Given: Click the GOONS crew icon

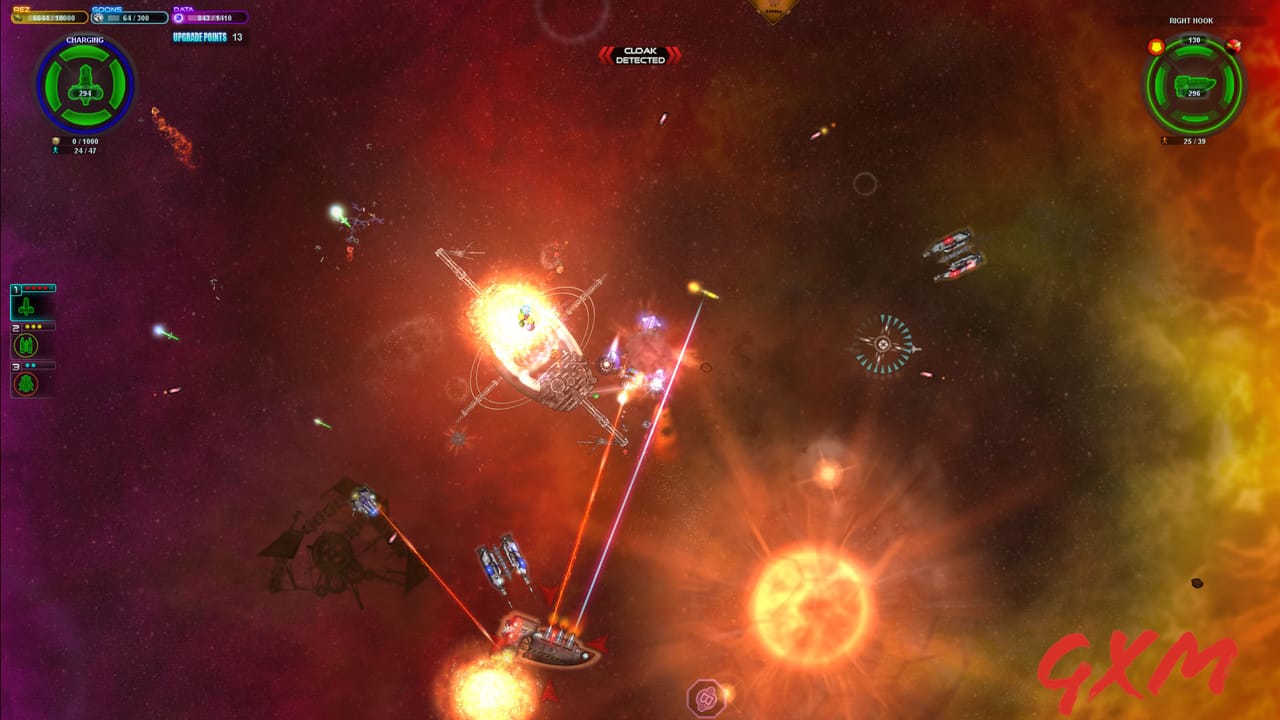Looking at the screenshot, I should pyautogui.click(x=99, y=18).
